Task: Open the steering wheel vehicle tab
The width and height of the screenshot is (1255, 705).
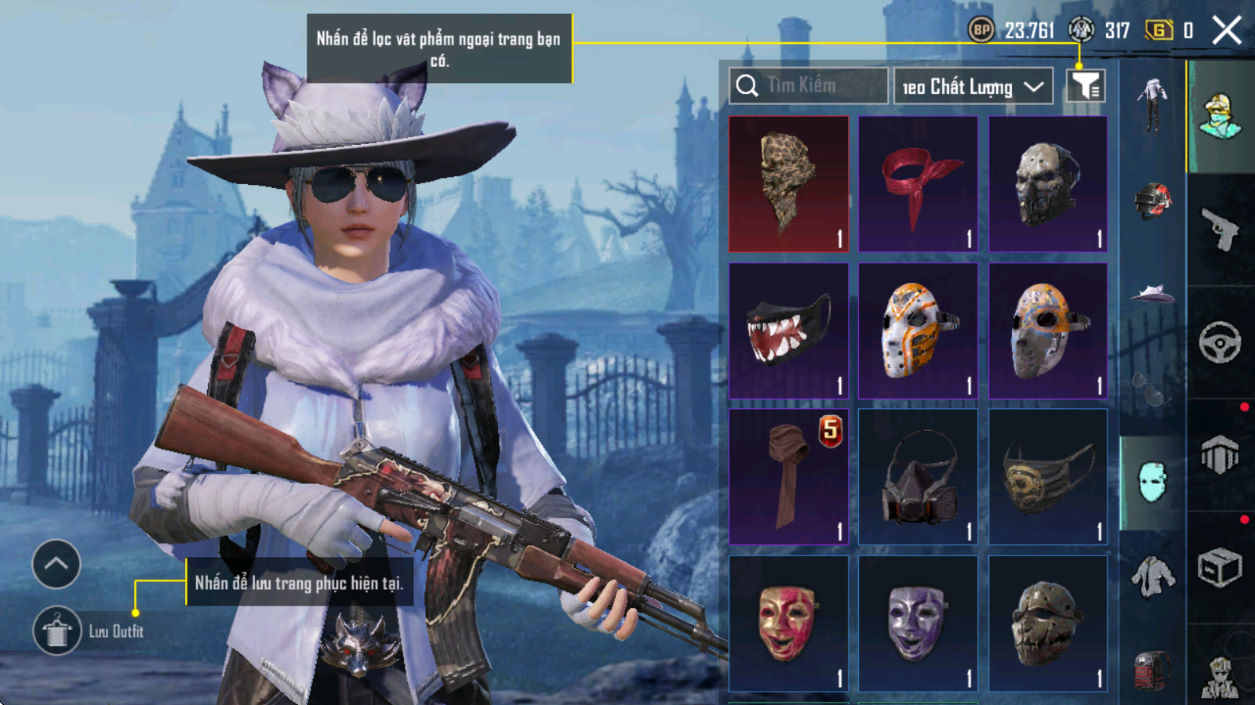Action: (x=1219, y=342)
